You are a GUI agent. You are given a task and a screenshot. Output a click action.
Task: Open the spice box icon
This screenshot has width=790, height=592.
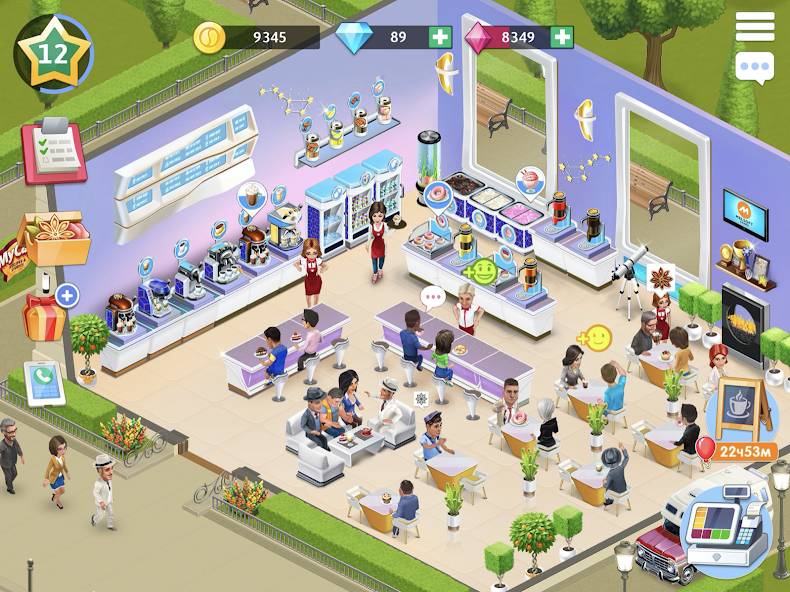(57, 236)
